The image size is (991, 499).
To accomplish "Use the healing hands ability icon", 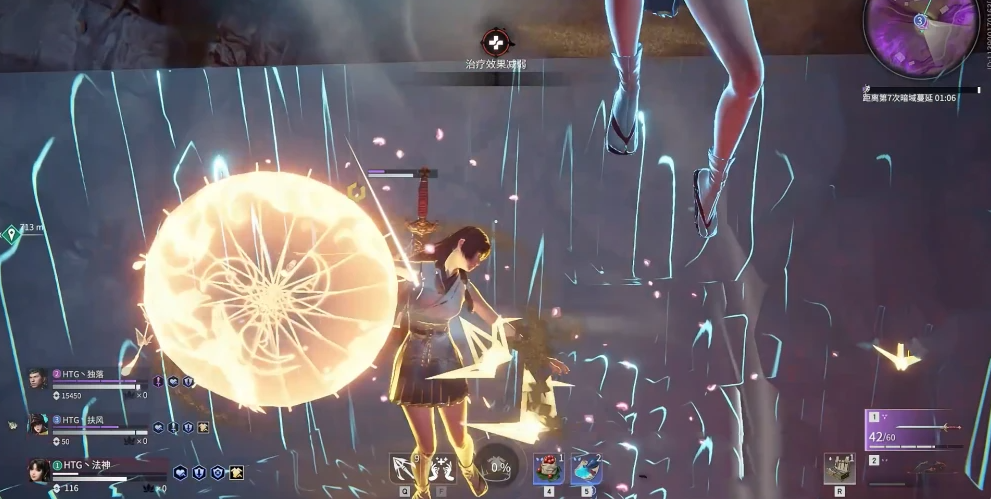I will point(441,468).
